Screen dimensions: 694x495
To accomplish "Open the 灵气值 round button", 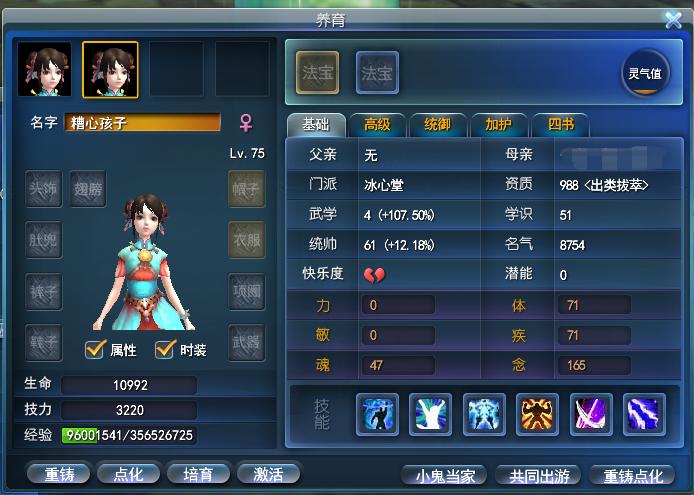I will click(644, 74).
